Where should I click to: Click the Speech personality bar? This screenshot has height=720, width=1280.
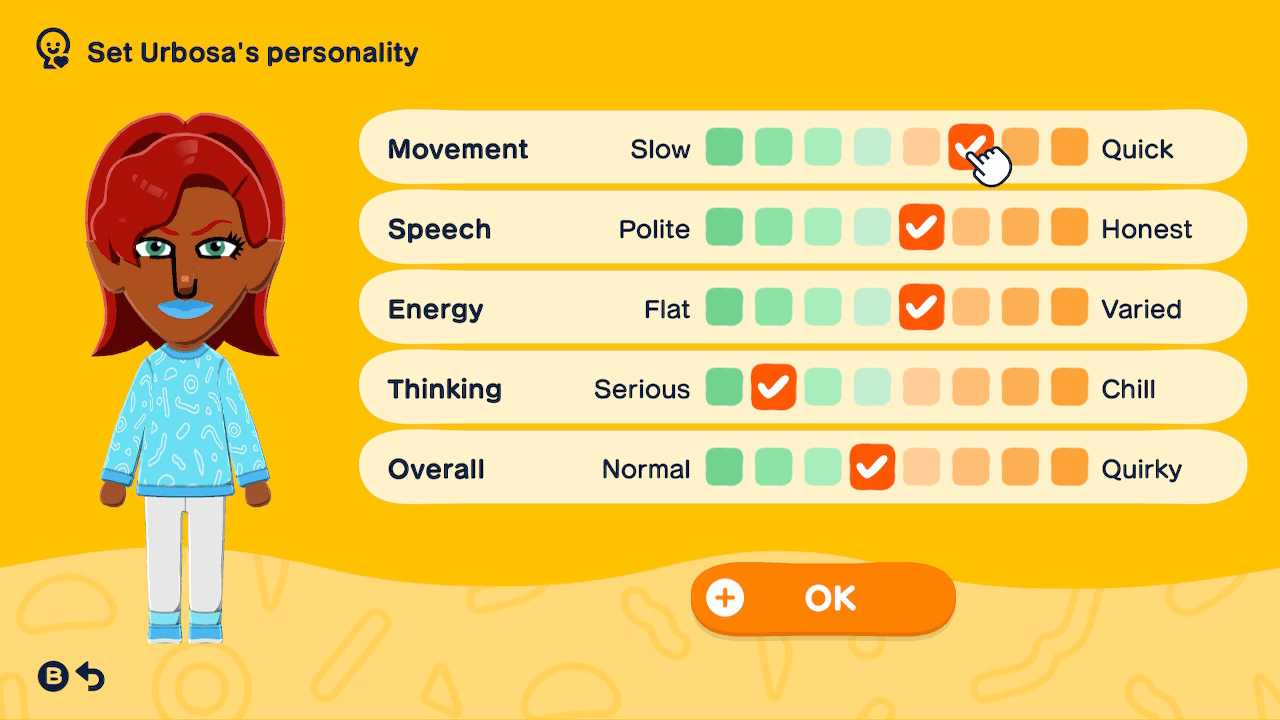[802, 227]
